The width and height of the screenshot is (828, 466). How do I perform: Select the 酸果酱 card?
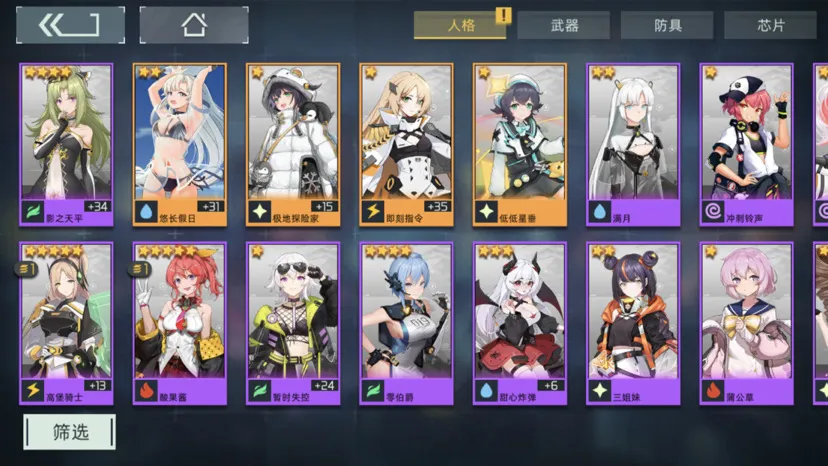tap(180, 323)
